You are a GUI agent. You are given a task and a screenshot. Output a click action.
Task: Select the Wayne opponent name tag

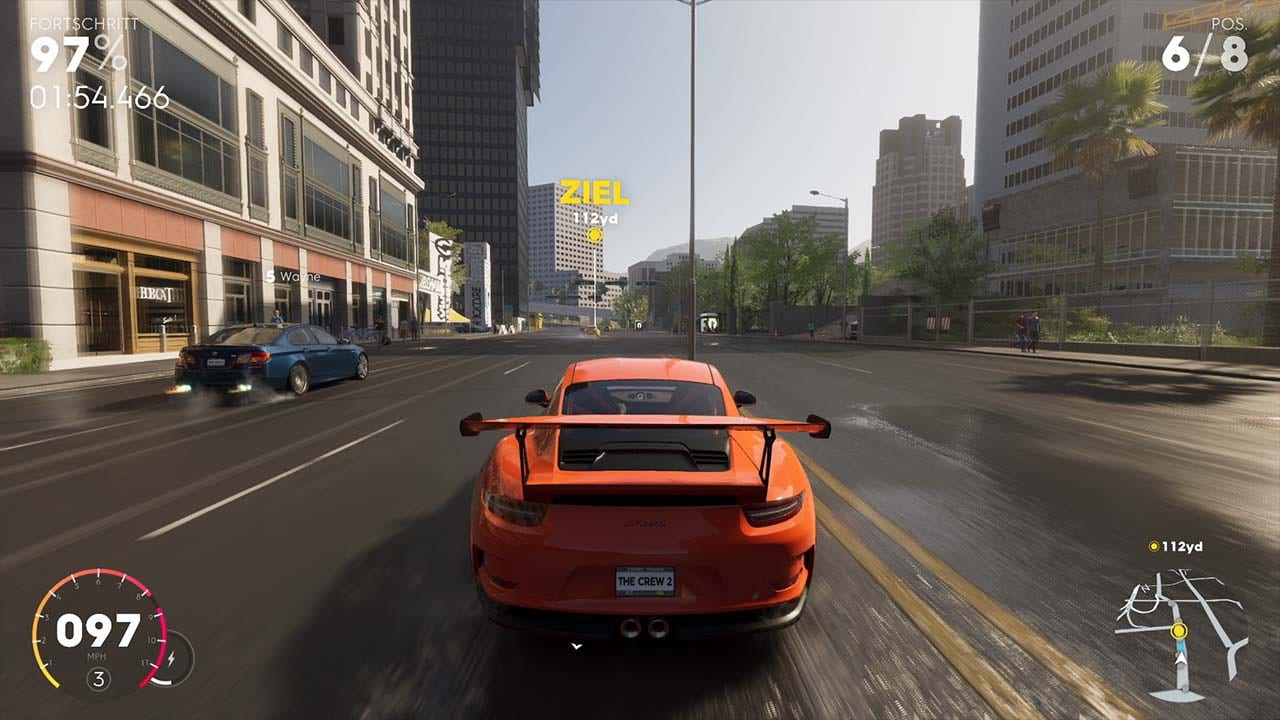click(294, 276)
